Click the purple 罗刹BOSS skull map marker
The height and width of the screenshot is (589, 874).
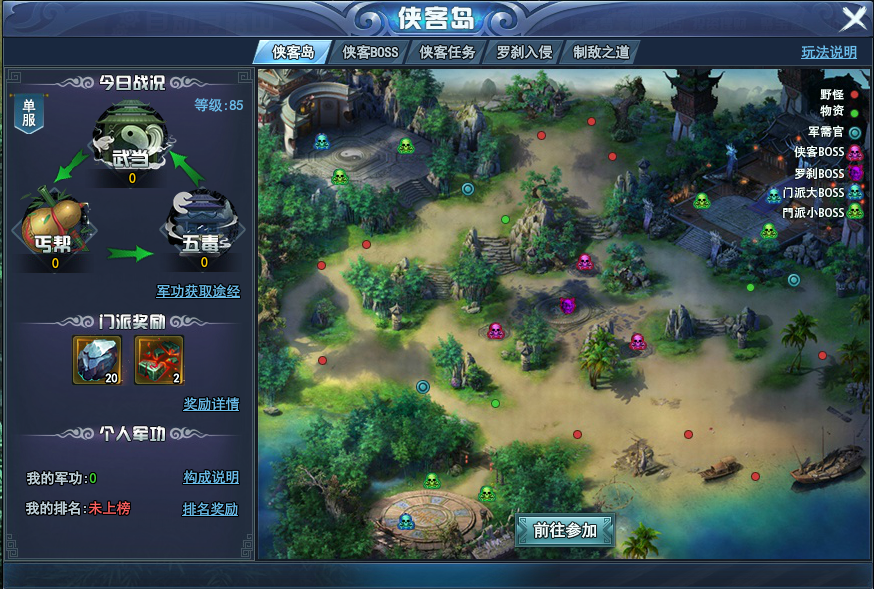pyautogui.click(x=568, y=305)
